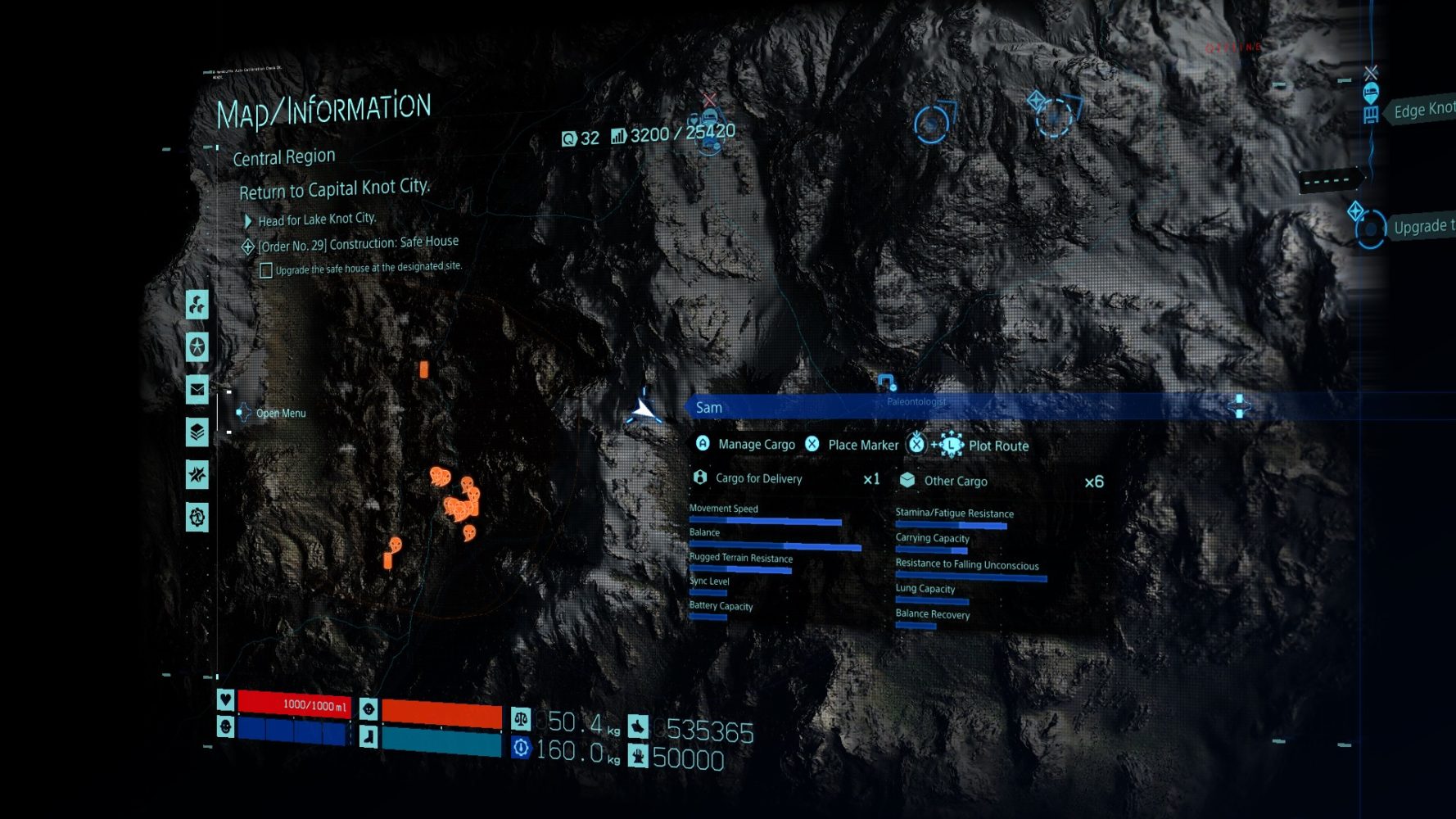
Task: Select the Cargo for Delivery entry
Action: click(758, 478)
